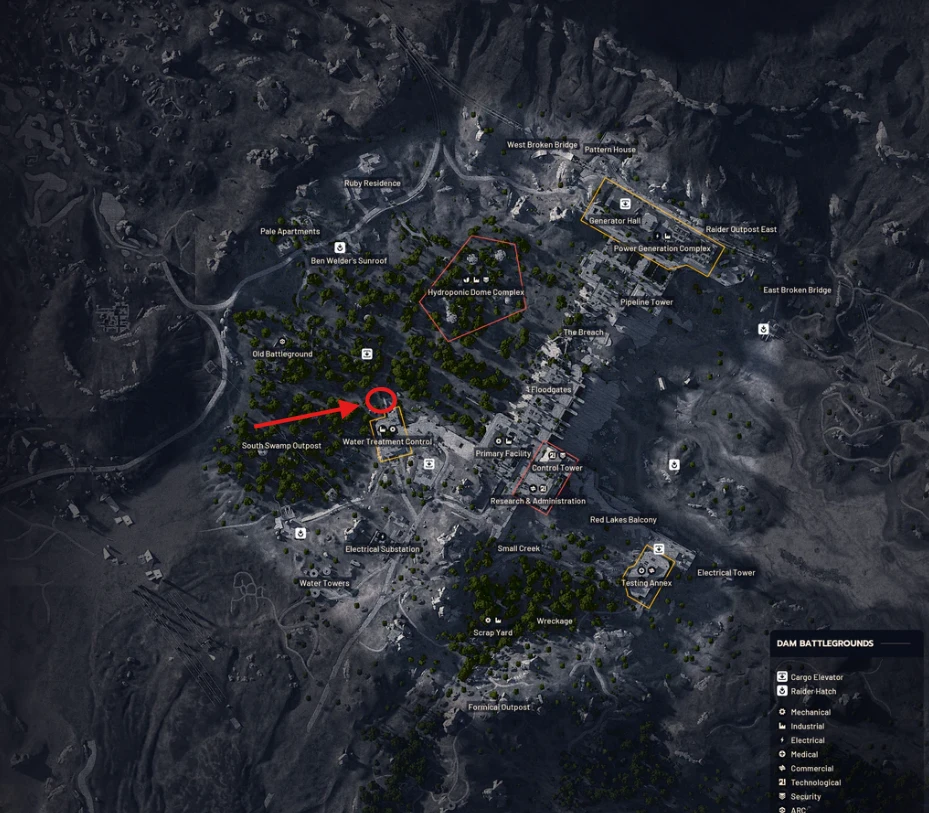Select the Primary Facility location label
Screen dimensions: 929x813
pos(503,453)
